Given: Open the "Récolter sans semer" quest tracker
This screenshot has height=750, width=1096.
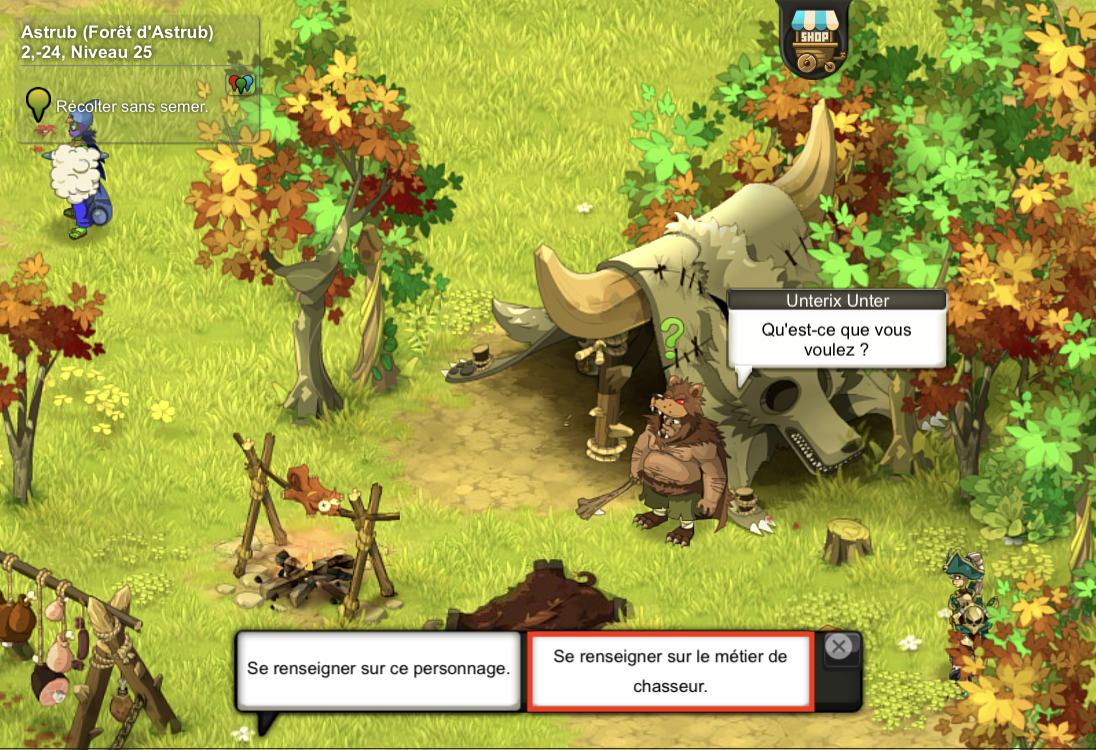Looking at the screenshot, I should [131, 105].
